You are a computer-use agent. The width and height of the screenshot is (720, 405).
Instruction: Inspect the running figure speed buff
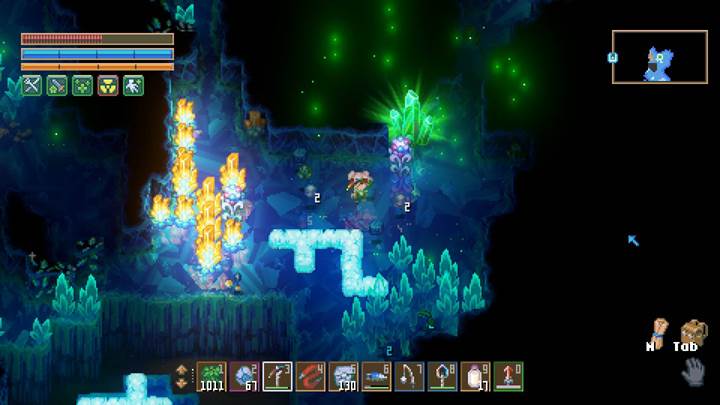[134, 86]
